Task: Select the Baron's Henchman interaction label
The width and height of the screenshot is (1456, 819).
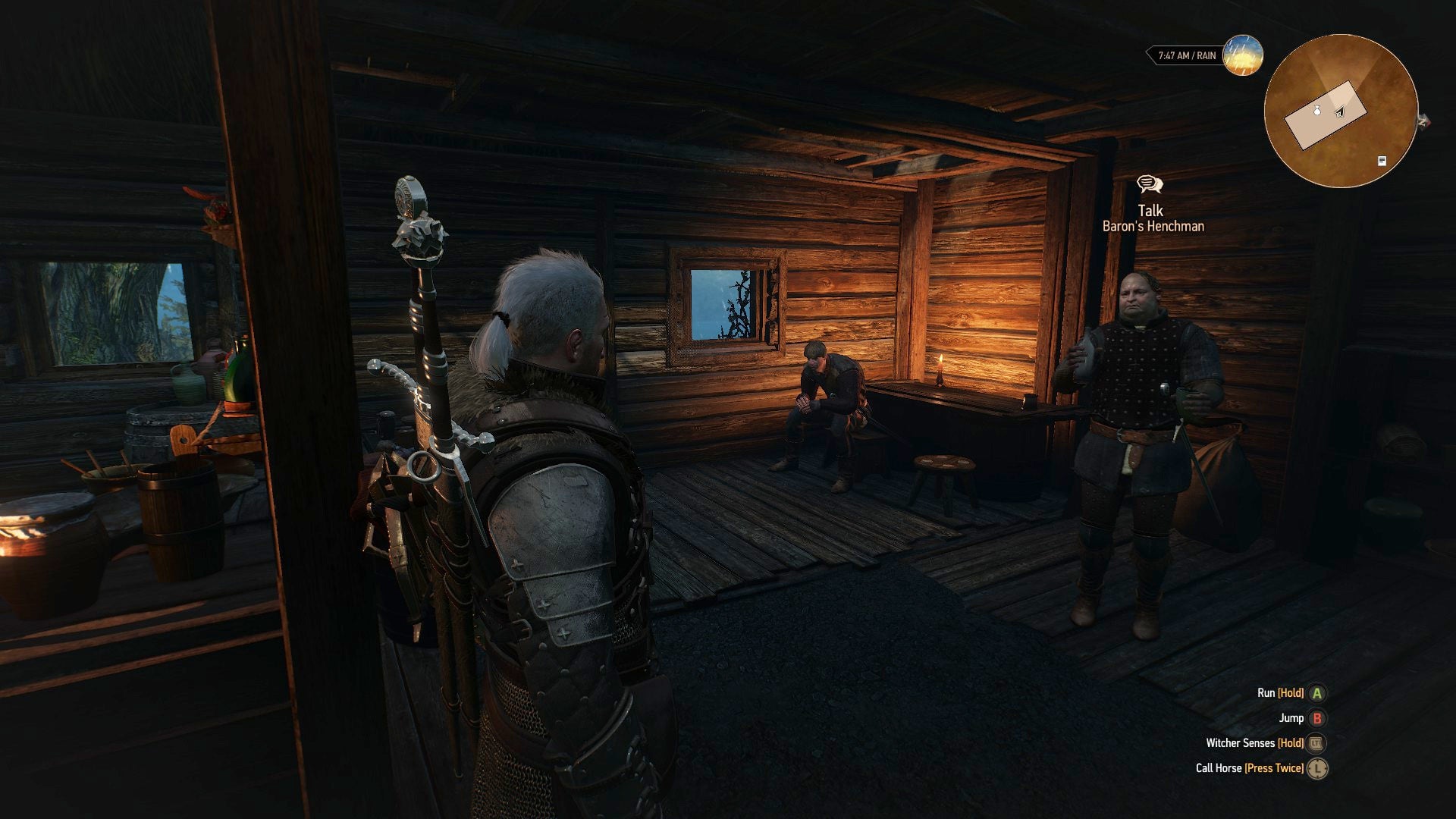Action: [x=1154, y=227]
